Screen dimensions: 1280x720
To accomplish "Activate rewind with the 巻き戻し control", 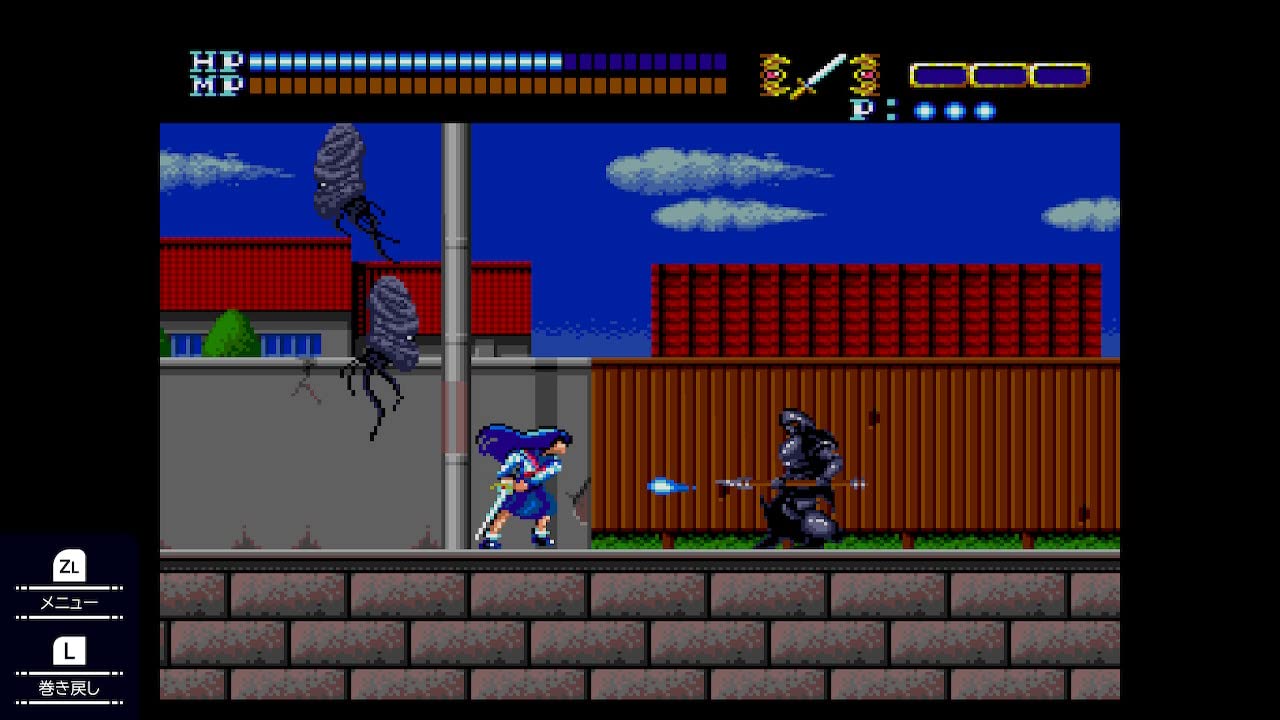I will [68, 687].
